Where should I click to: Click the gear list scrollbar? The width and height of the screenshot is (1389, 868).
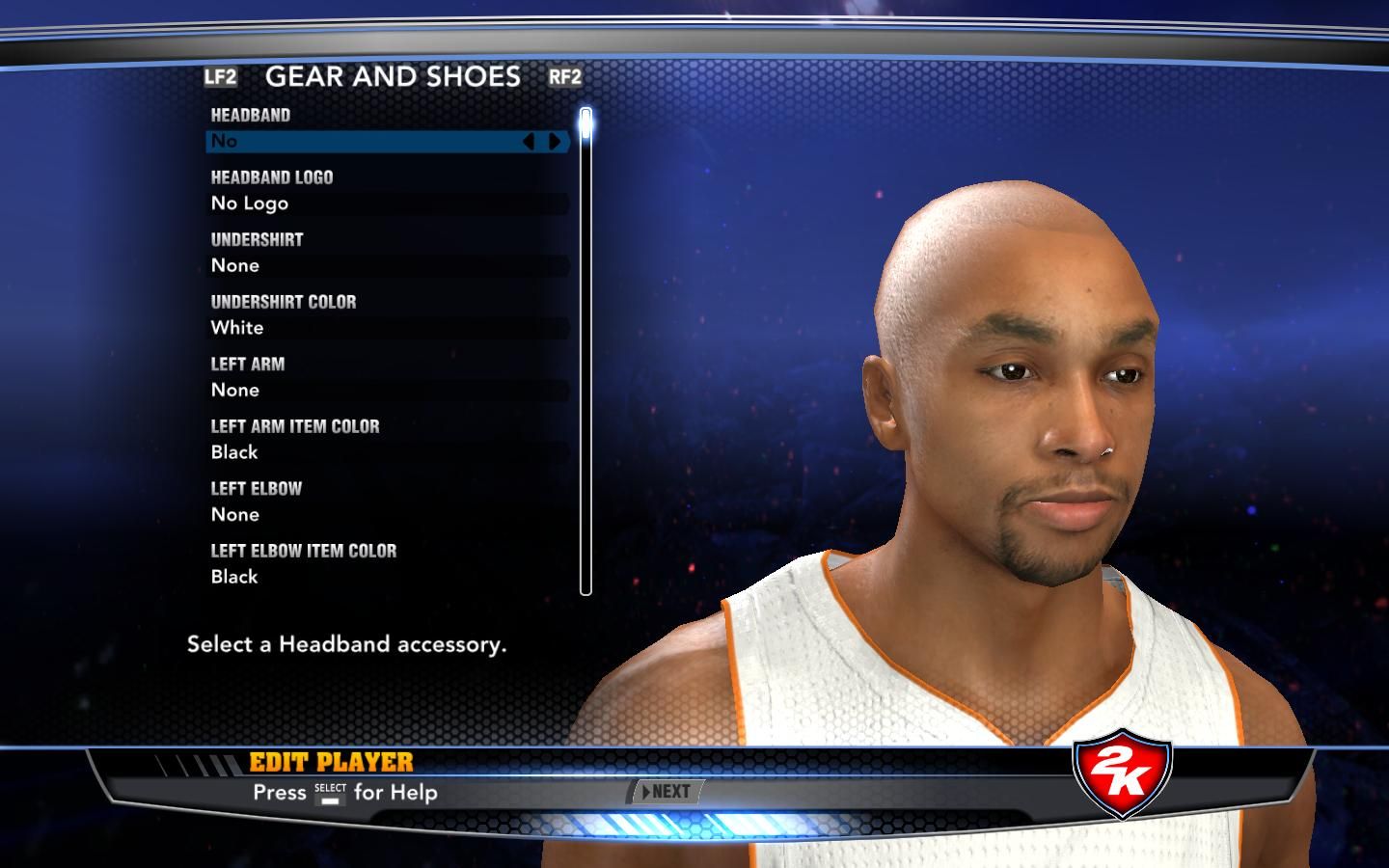point(586,352)
